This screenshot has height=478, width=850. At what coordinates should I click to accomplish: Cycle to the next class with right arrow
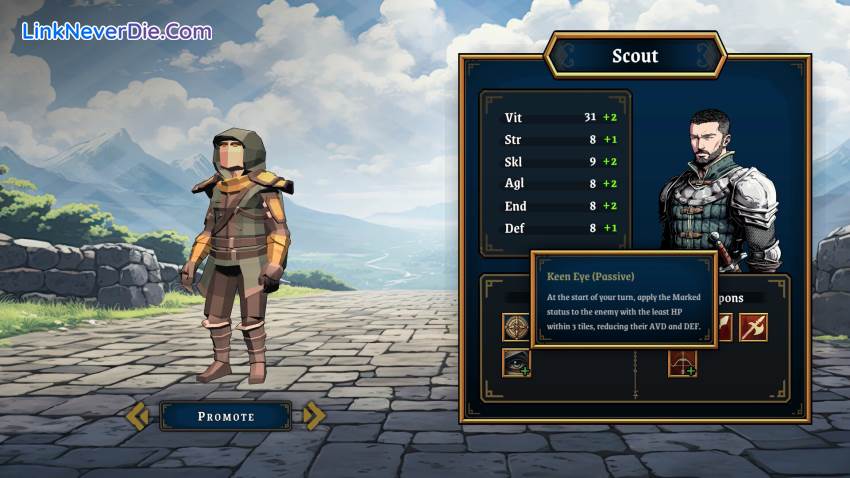(314, 416)
